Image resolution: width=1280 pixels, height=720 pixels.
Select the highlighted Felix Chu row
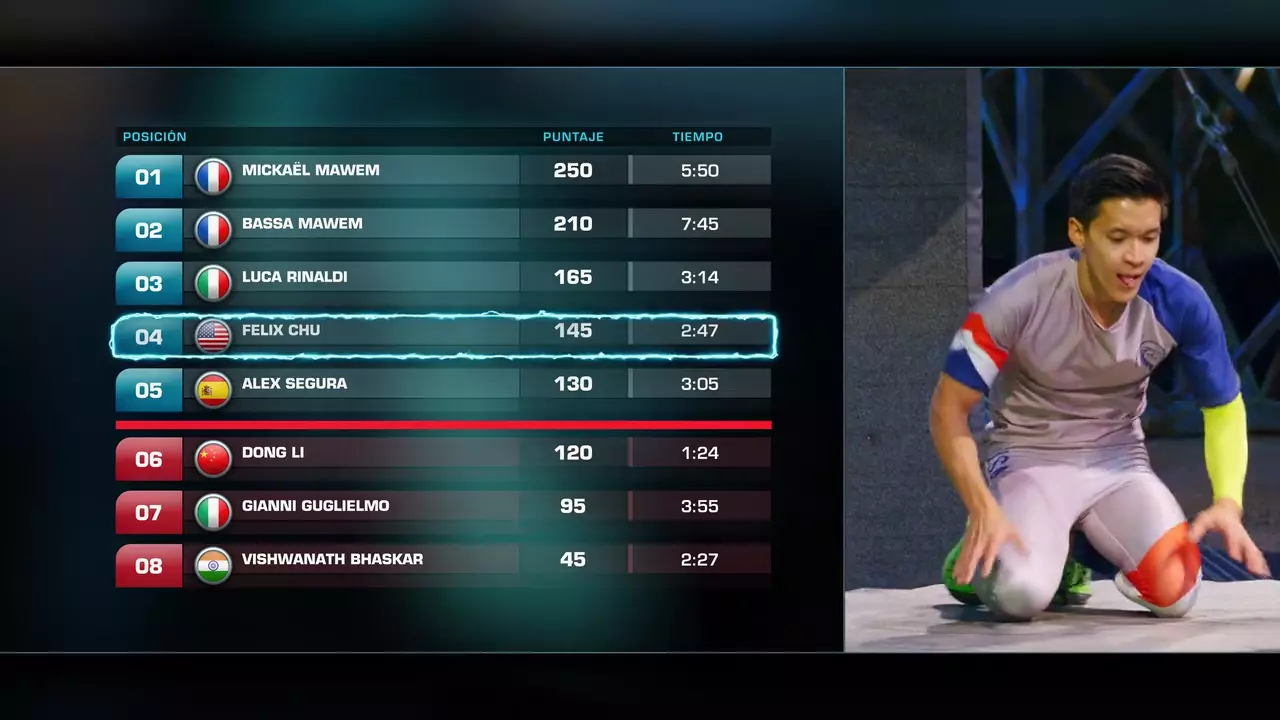pyautogui.click(x=443, y=331)
